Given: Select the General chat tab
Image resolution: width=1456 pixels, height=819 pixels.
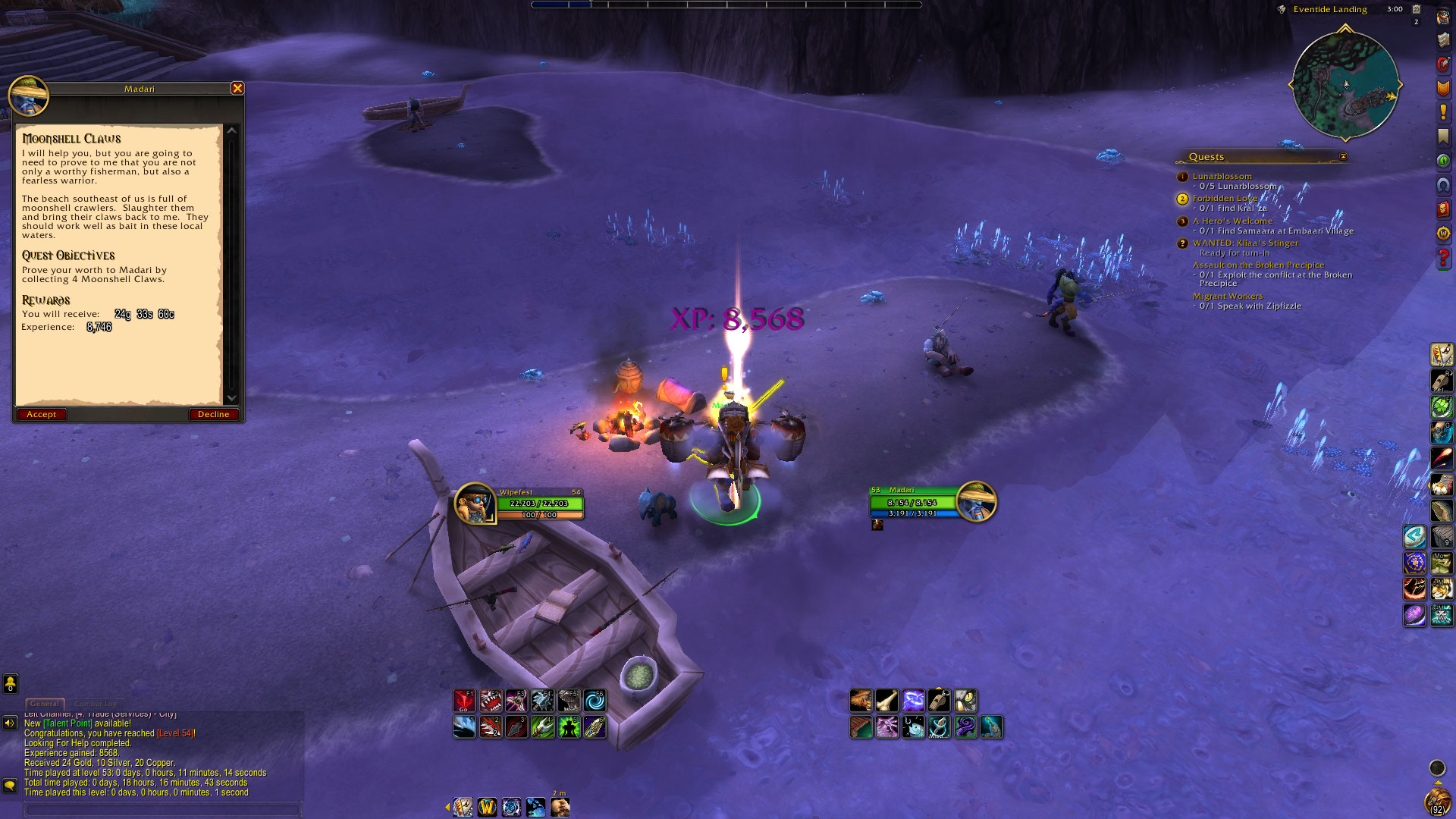Looking at the screenshot, I should pos(45,704).
